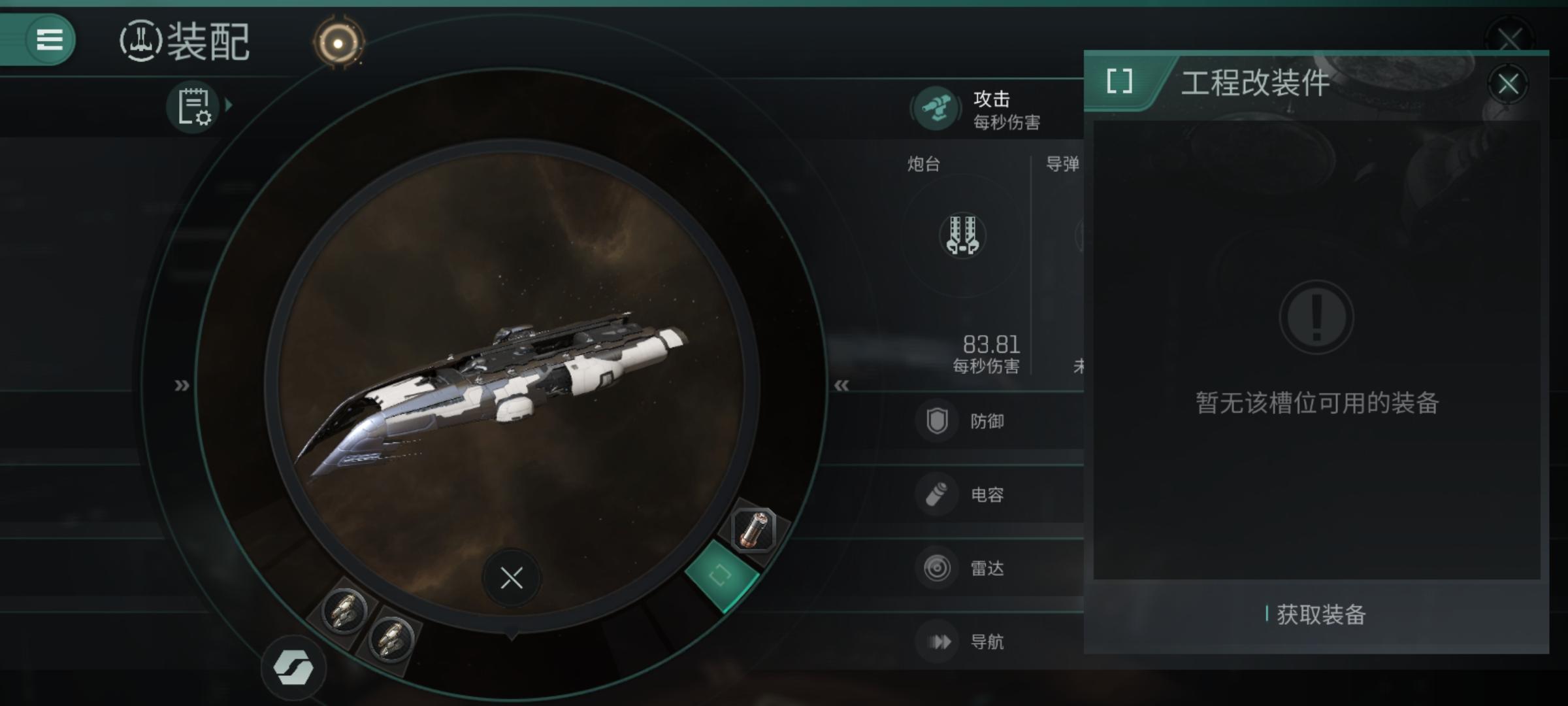Viewport: 1568px width, 706px height.
Task: Click the S-shaped round button
Action: [293, 667]
